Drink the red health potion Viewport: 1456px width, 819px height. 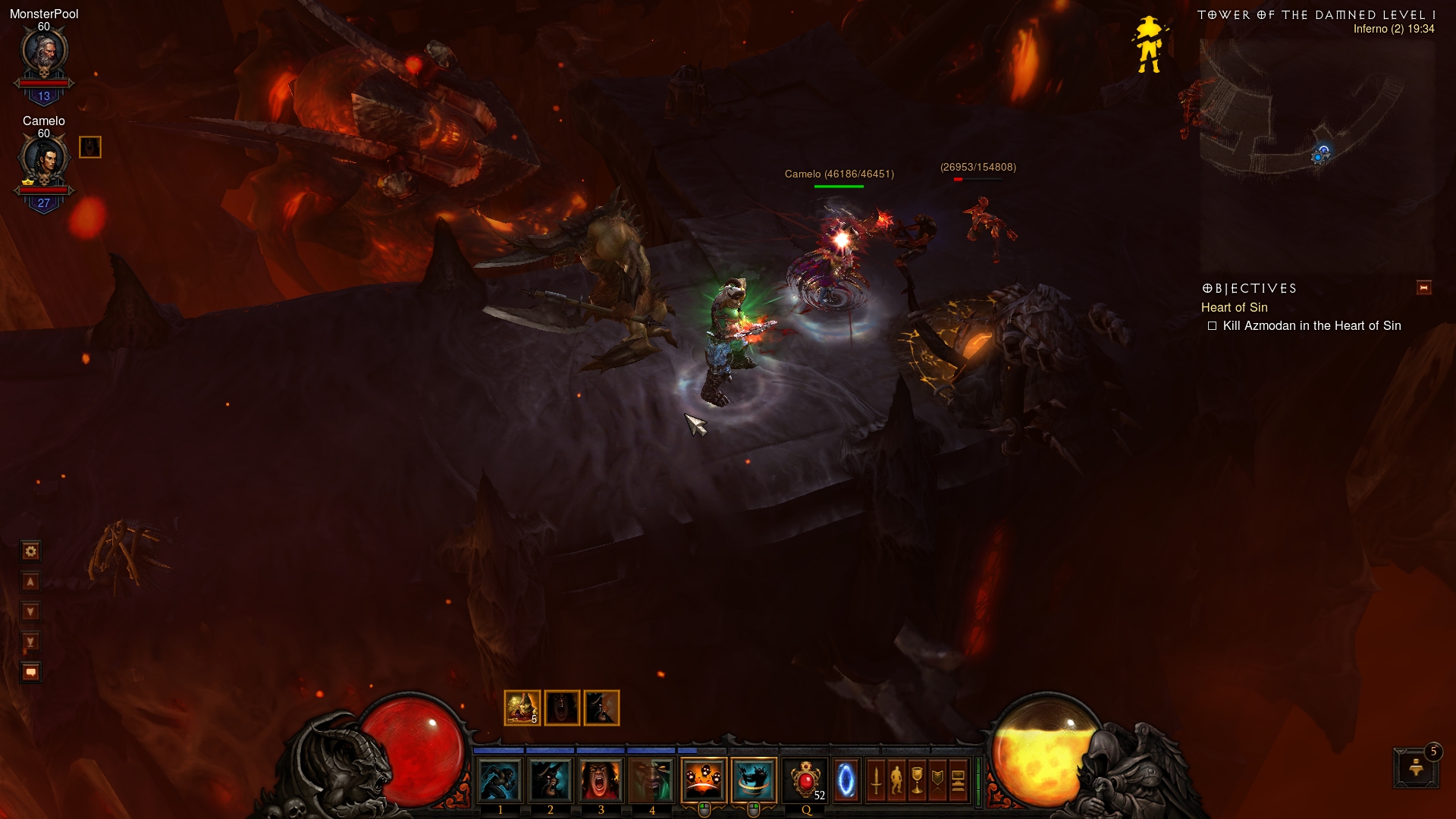805,780
